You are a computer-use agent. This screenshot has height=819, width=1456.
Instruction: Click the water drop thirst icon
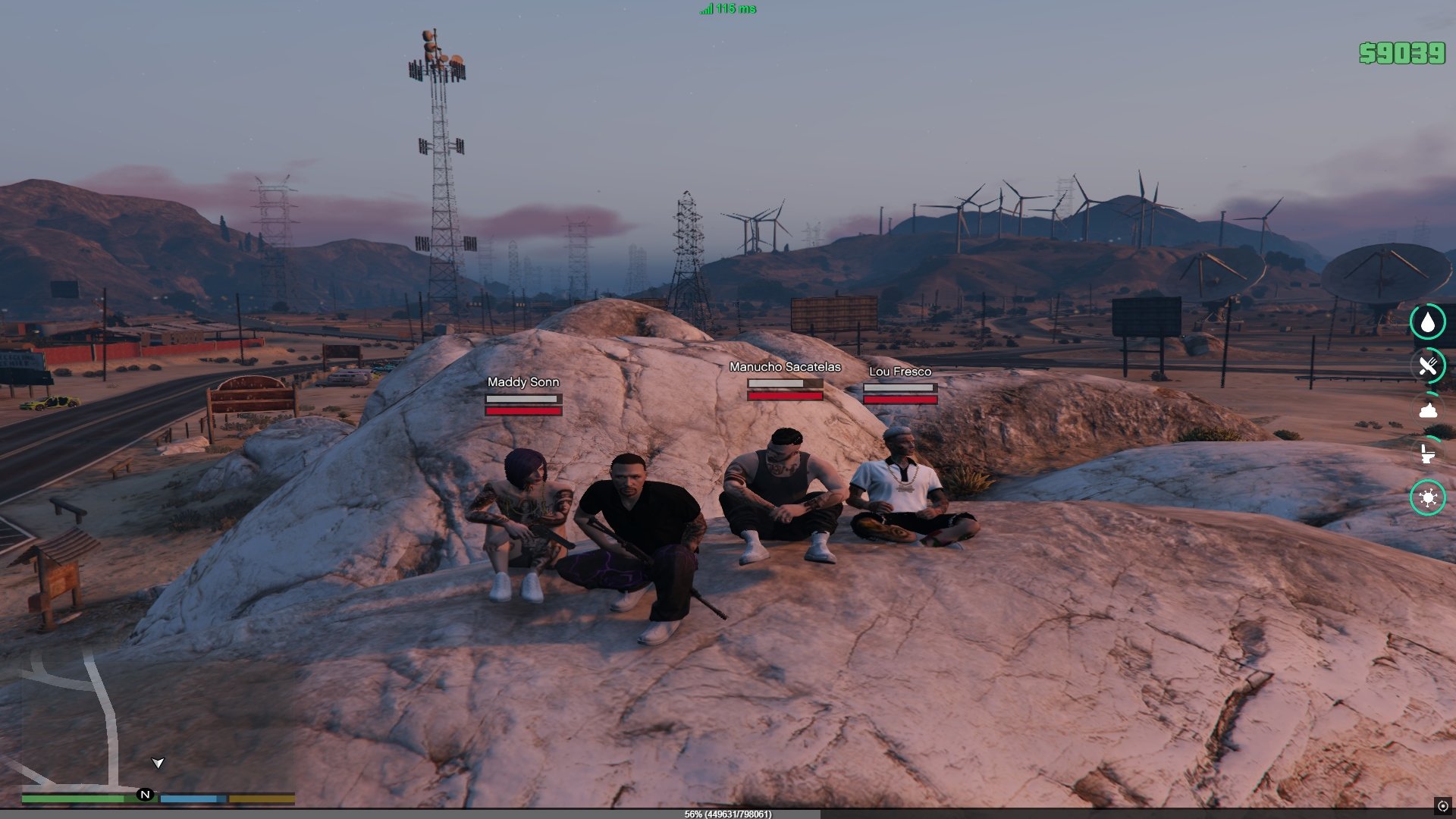[x=1428, y=322]
